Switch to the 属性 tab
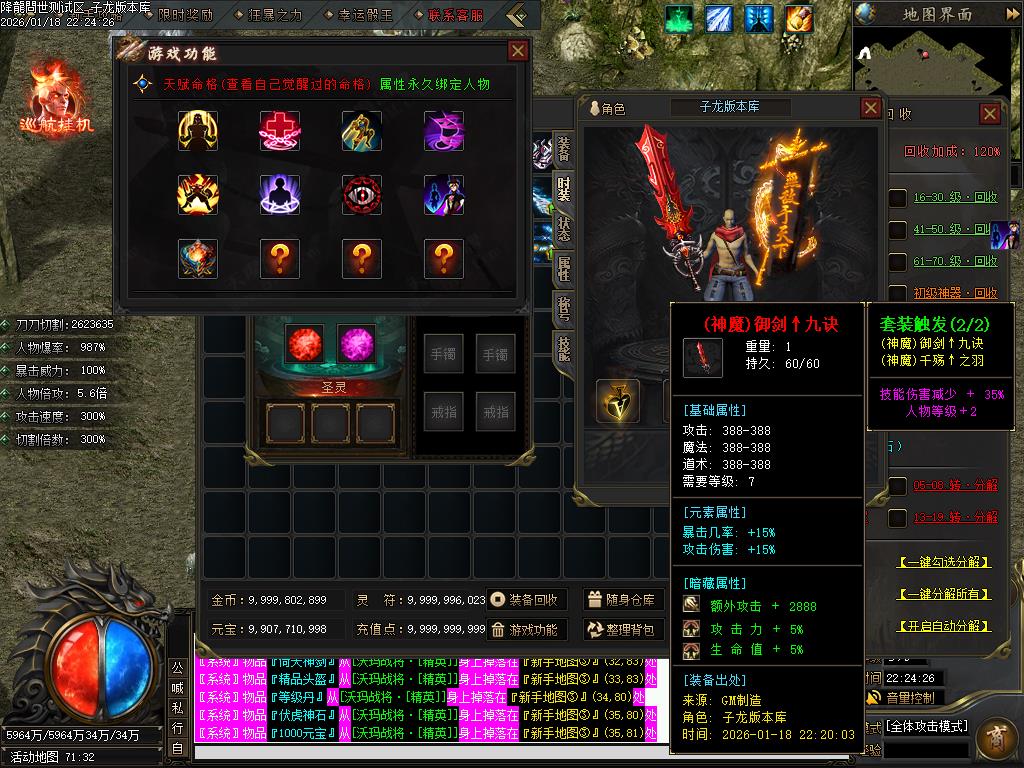Screen dimensions: 1024x768 (x=564, y=267)
